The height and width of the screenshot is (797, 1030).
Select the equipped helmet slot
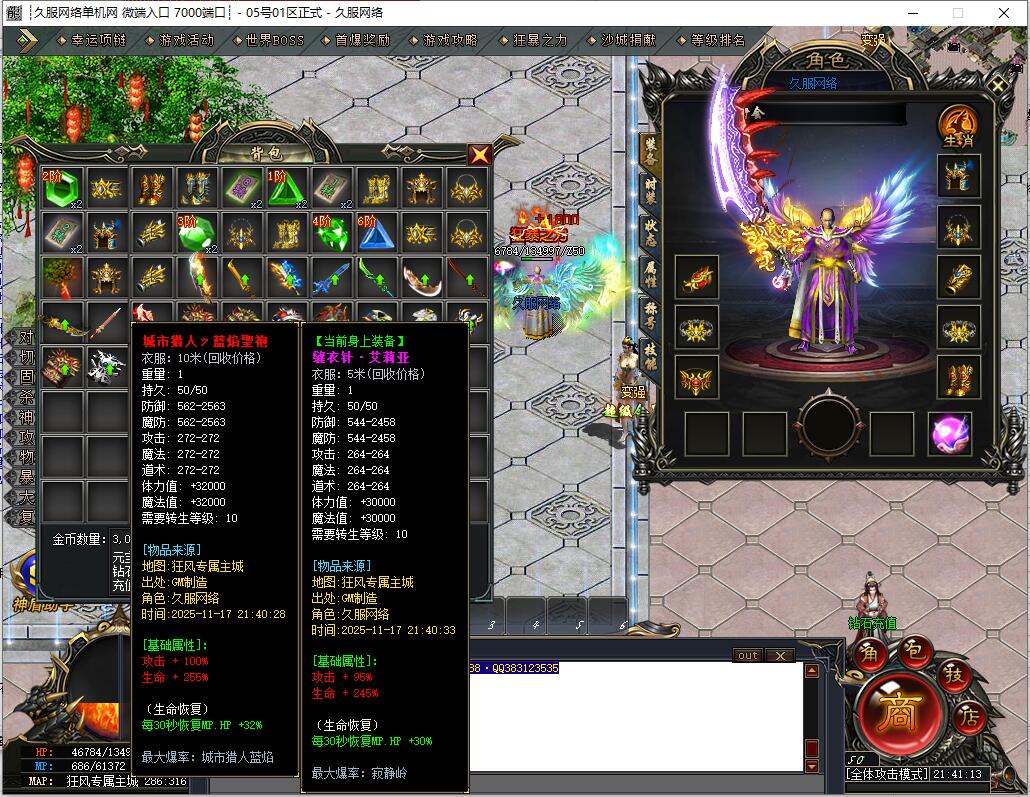coord(958,176)
